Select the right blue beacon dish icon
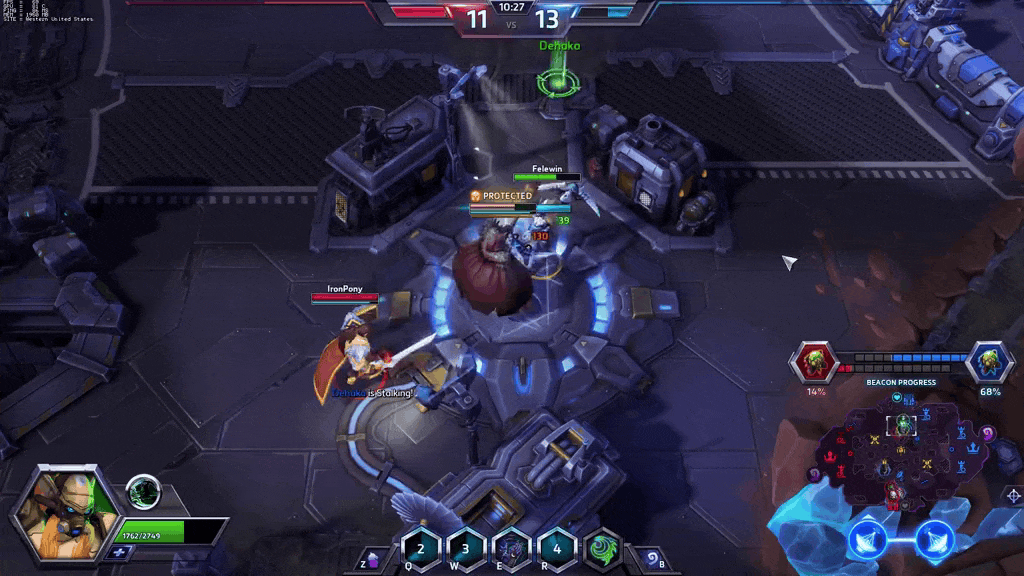The width and height of the screenshot is (1024, 576). click(x=933, y=540)
